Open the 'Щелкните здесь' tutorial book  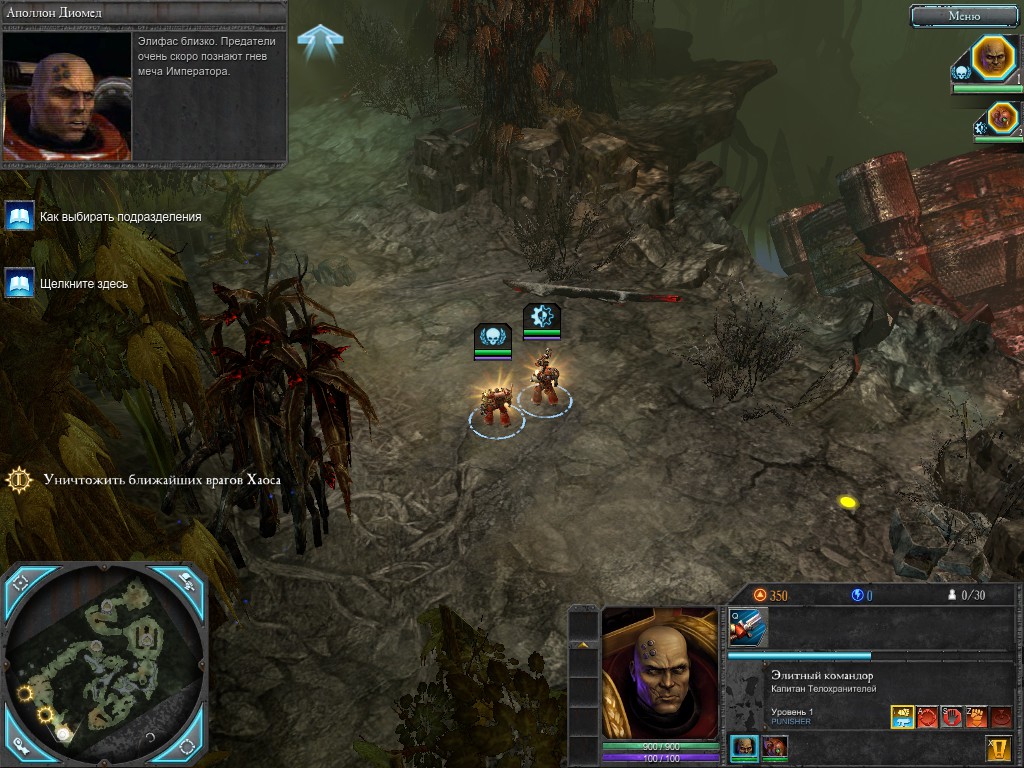(20, 283)
